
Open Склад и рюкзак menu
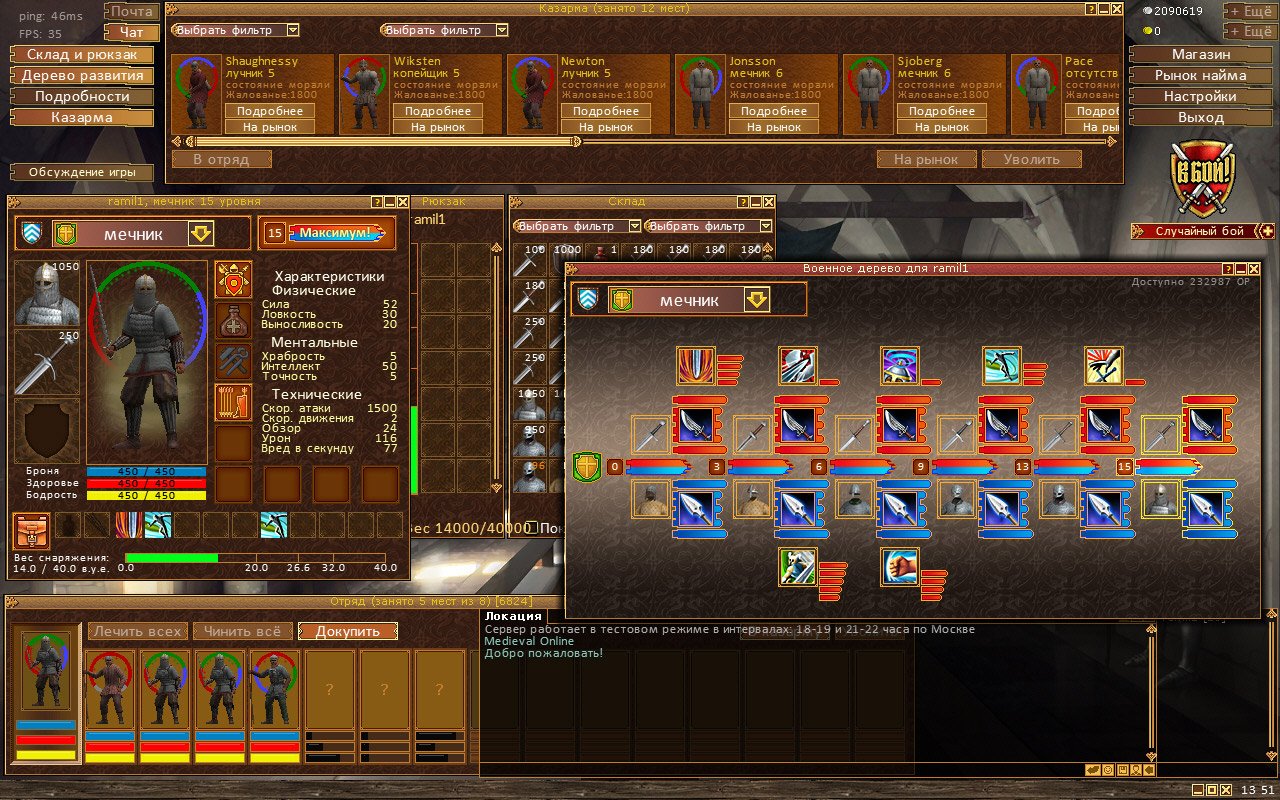click(x=82, y=54)
